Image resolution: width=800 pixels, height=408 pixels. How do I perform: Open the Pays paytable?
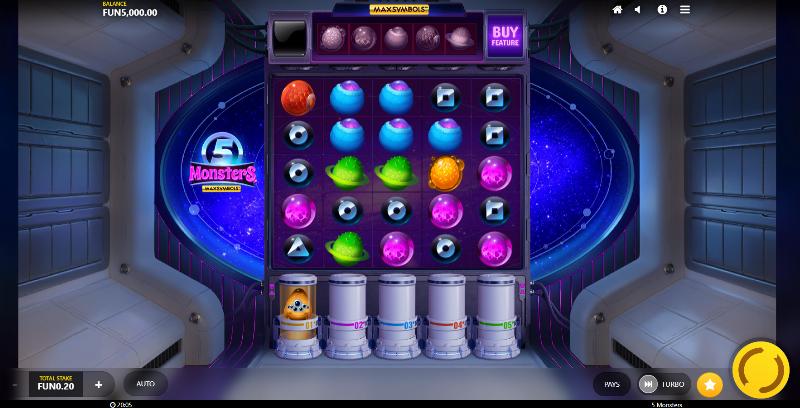click(x=612, y=384)
